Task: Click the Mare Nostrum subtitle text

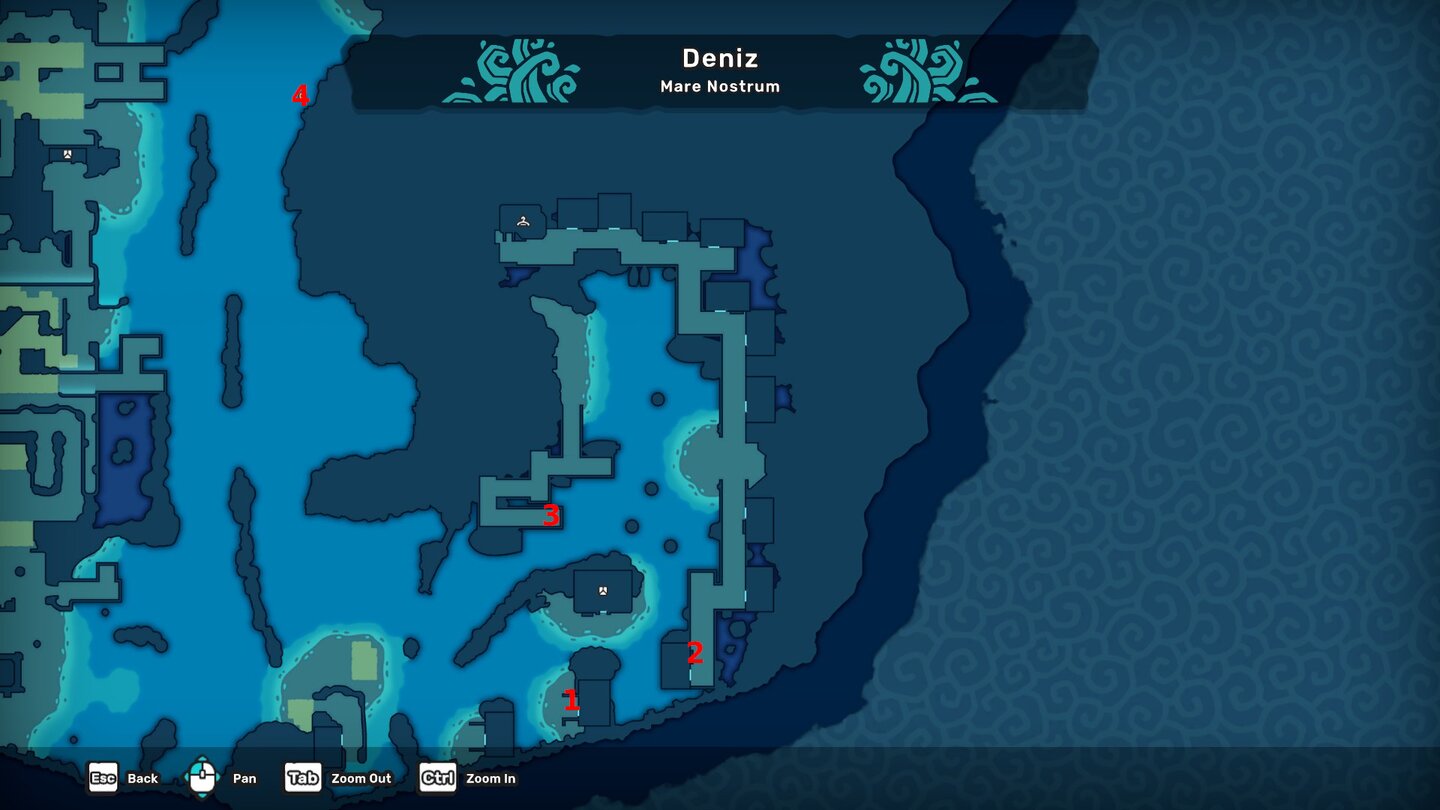Action: click(719, 86)
